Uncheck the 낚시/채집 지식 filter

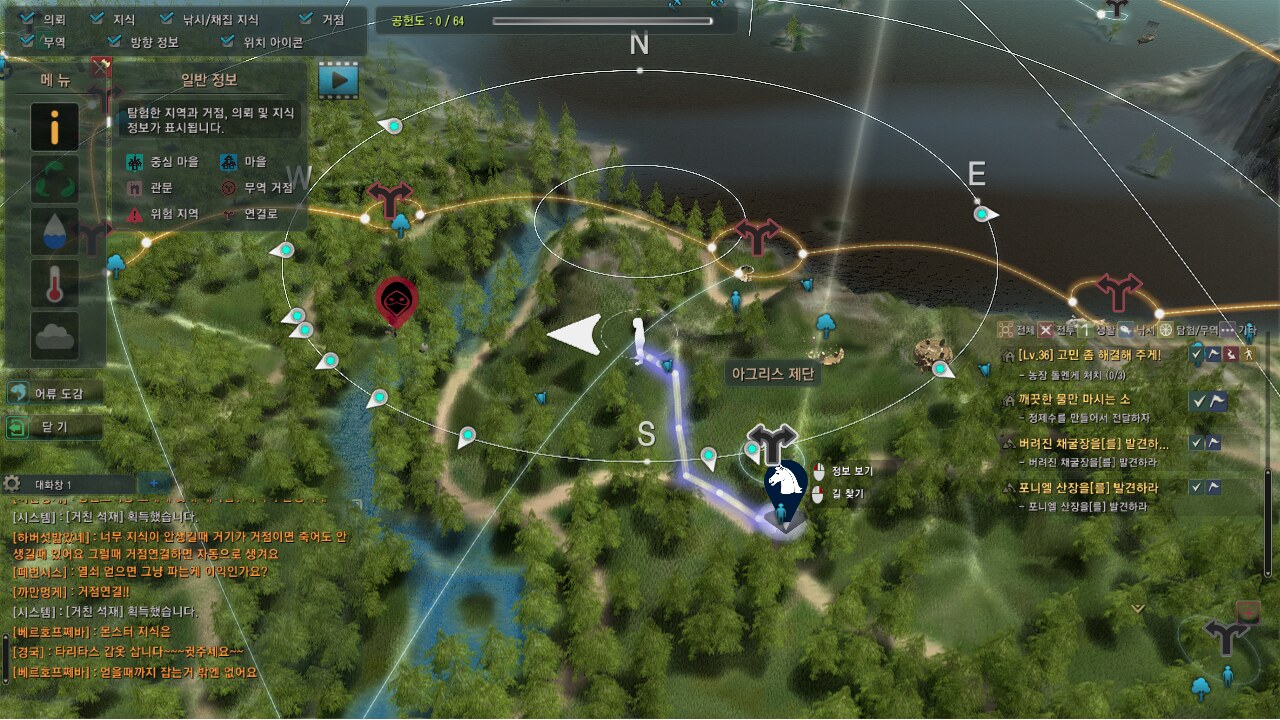(165, 18)
